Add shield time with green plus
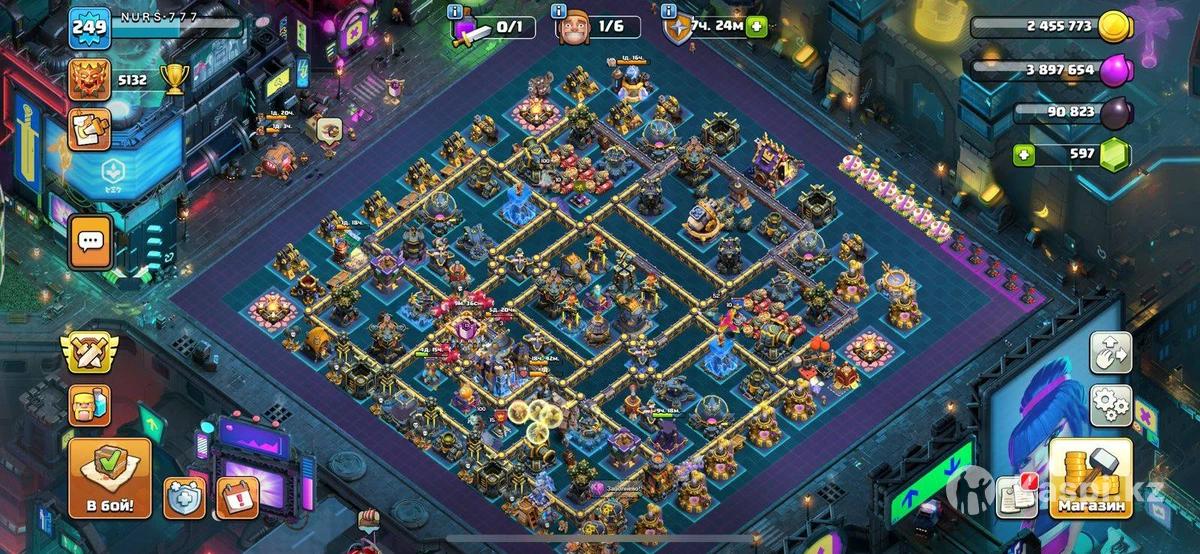 [757, 27]
